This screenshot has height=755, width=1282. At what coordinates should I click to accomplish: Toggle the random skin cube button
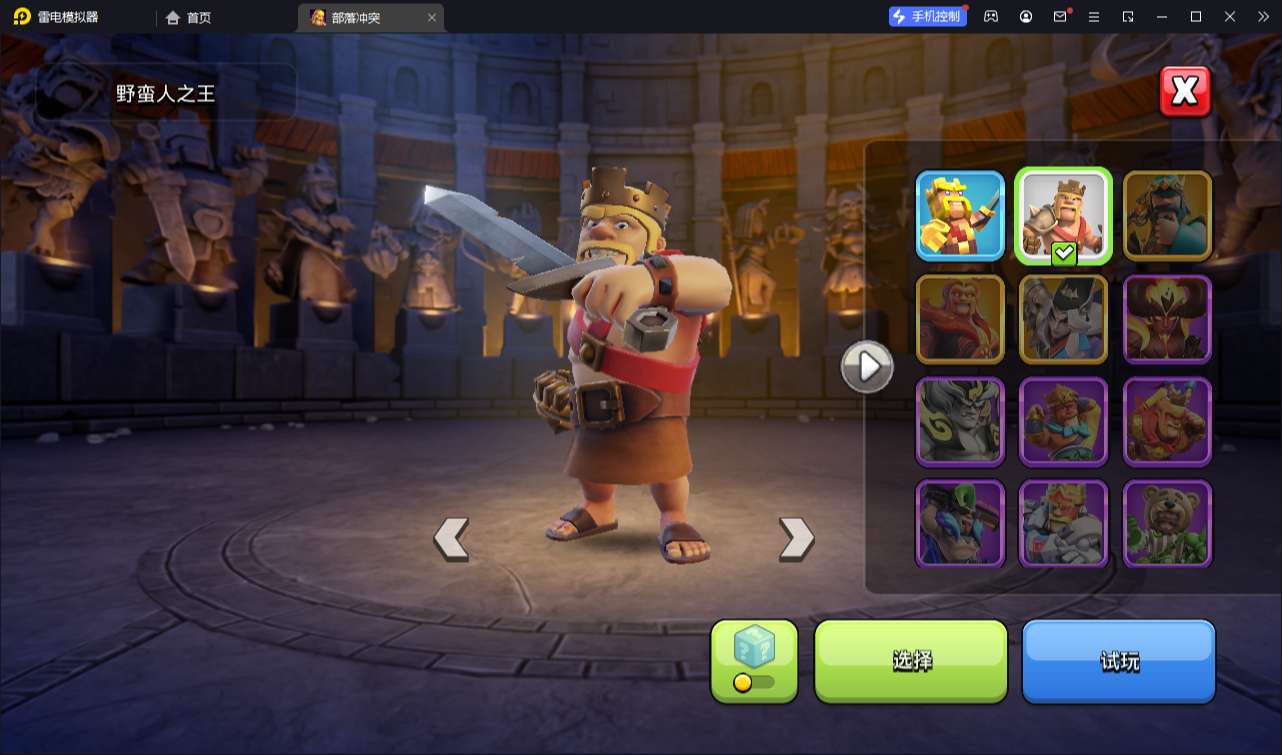click(754, 660)
